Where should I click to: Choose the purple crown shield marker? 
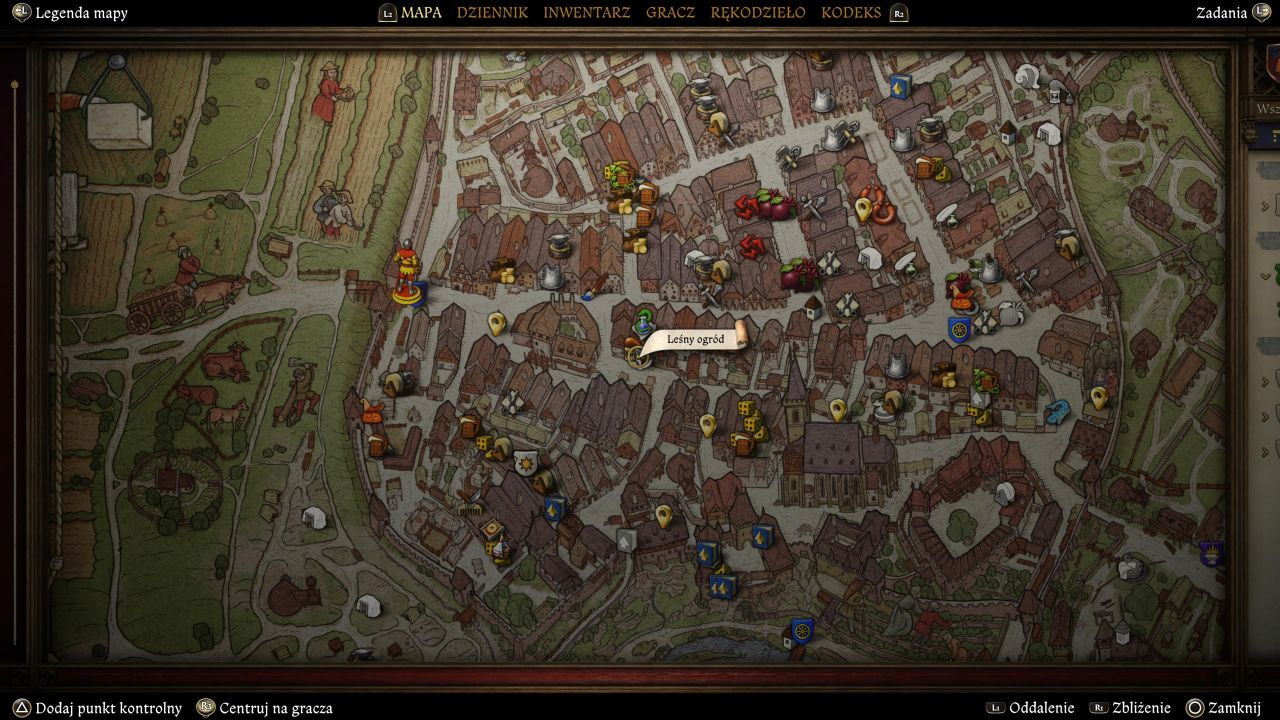1212,553
